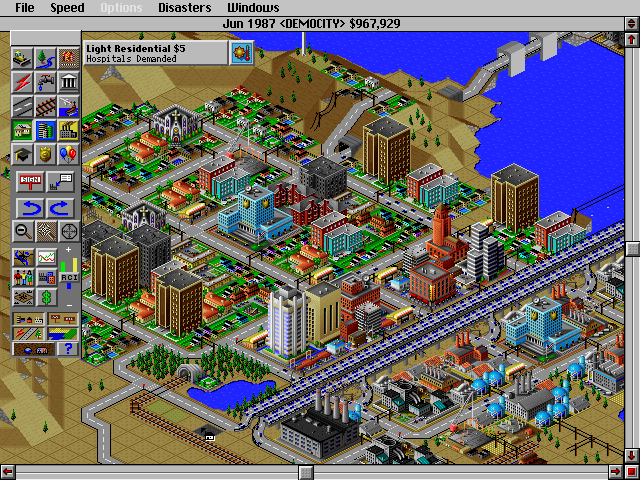Choose the power lines lightning bolt tool
Screen dimensions: 640x480
click(x=23, y=82)
